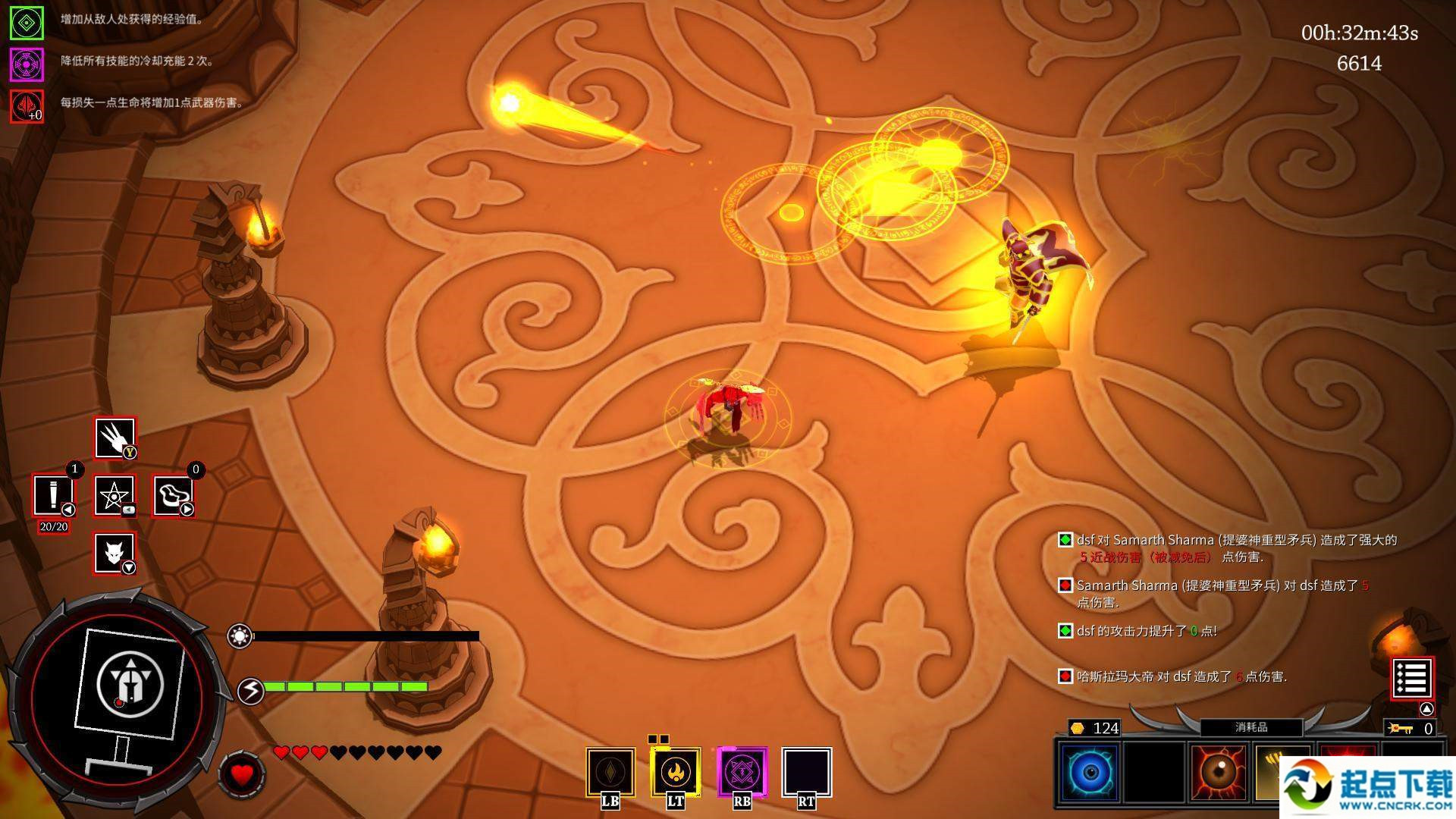The height and width of the screenshot is (819, 1456).
Task: Click the red weapon damage buff icon
Action: point(27,105)
